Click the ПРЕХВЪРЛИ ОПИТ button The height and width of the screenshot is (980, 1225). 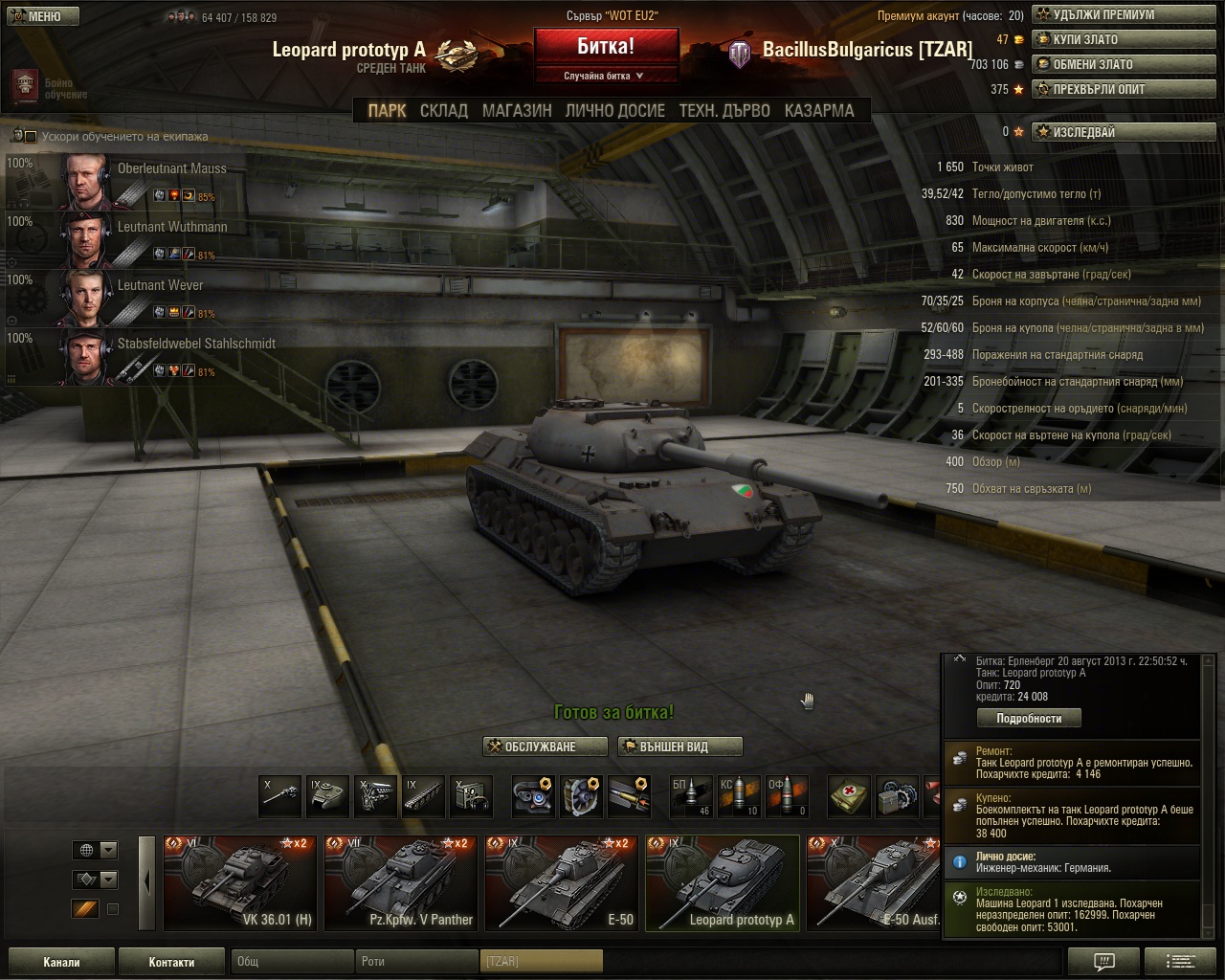[1124, 90]
